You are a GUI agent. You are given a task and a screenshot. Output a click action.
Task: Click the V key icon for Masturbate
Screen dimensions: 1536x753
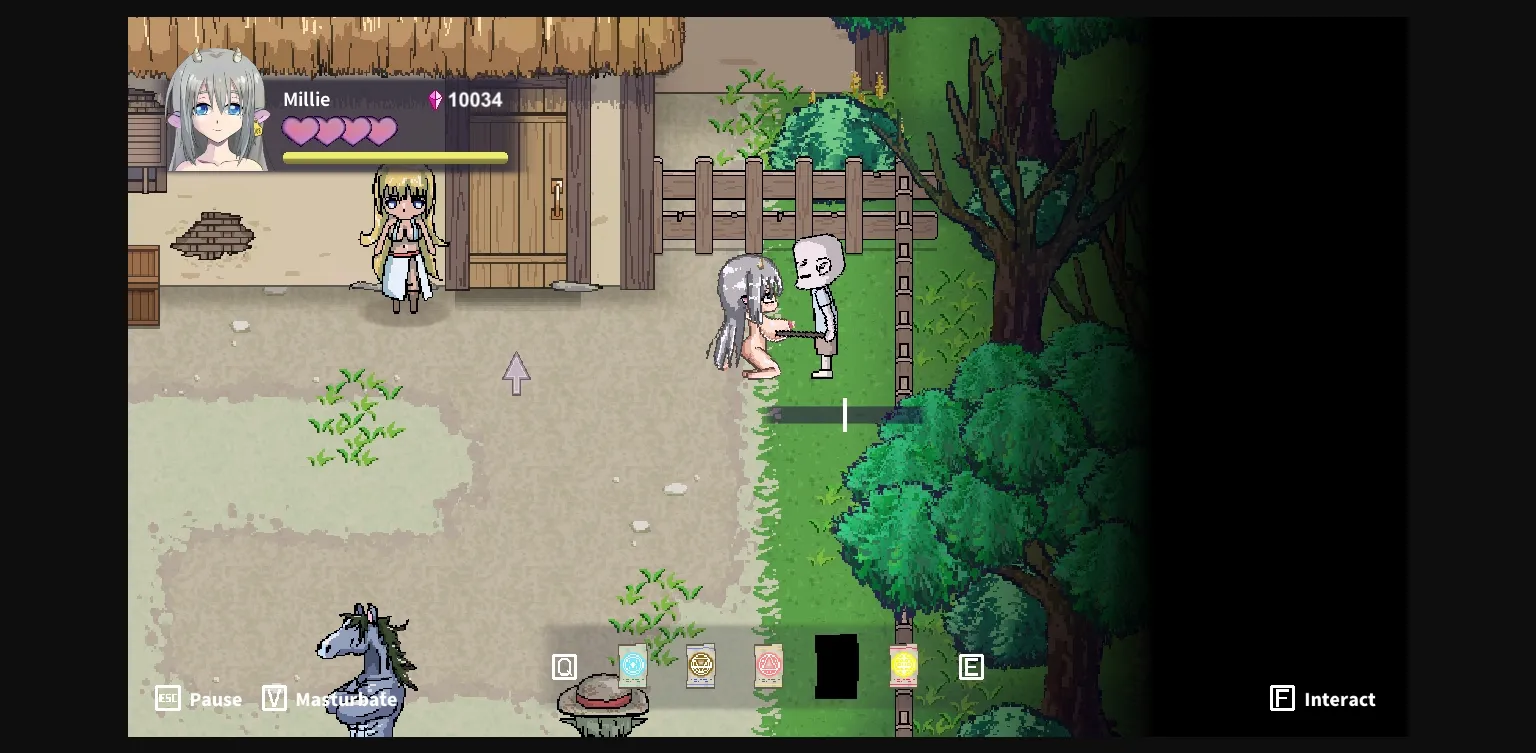tap(273, 699)
